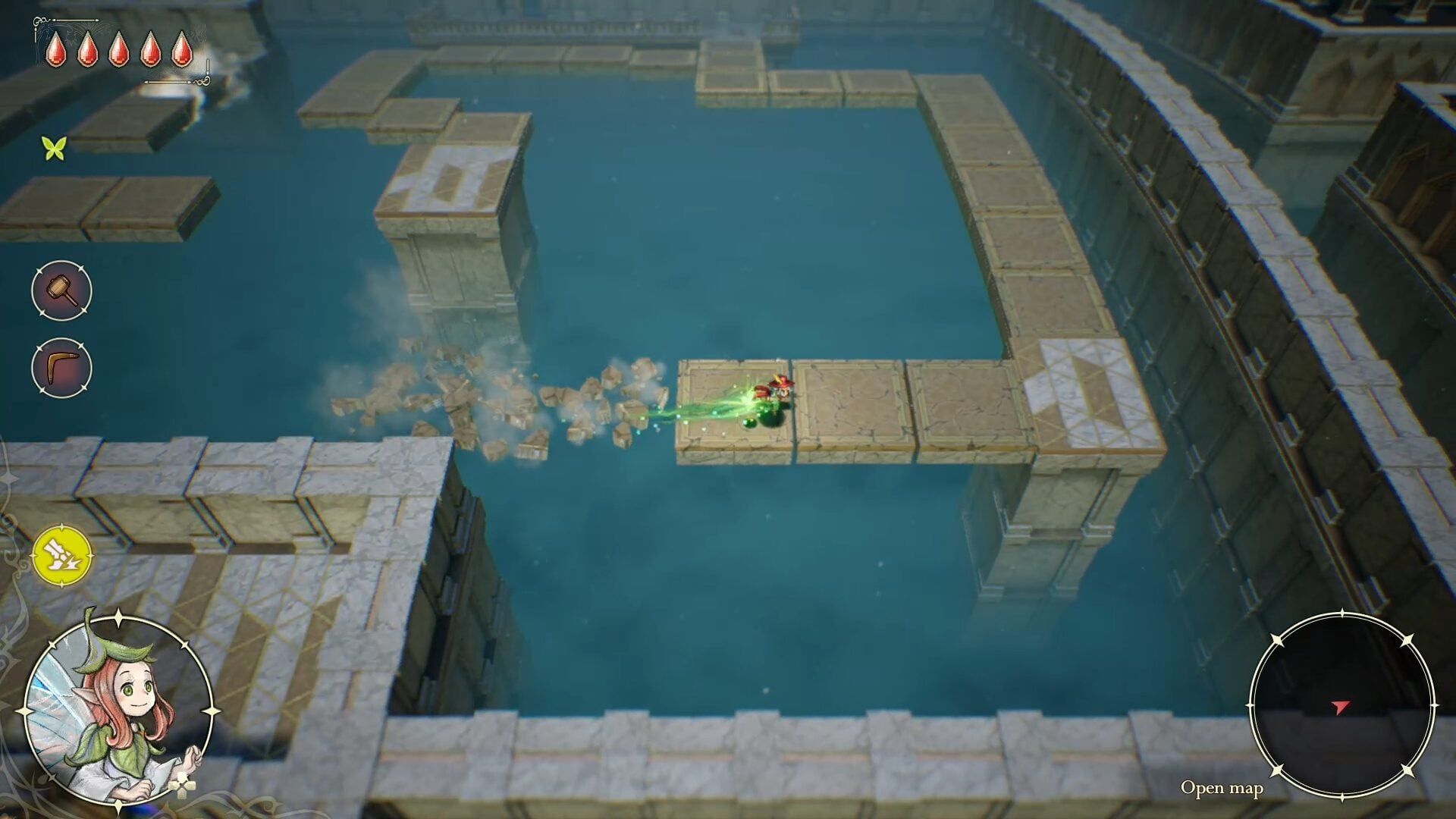
Task: Open the weapon selection wheel via hammer slot
Action: [x=62, y=292]
